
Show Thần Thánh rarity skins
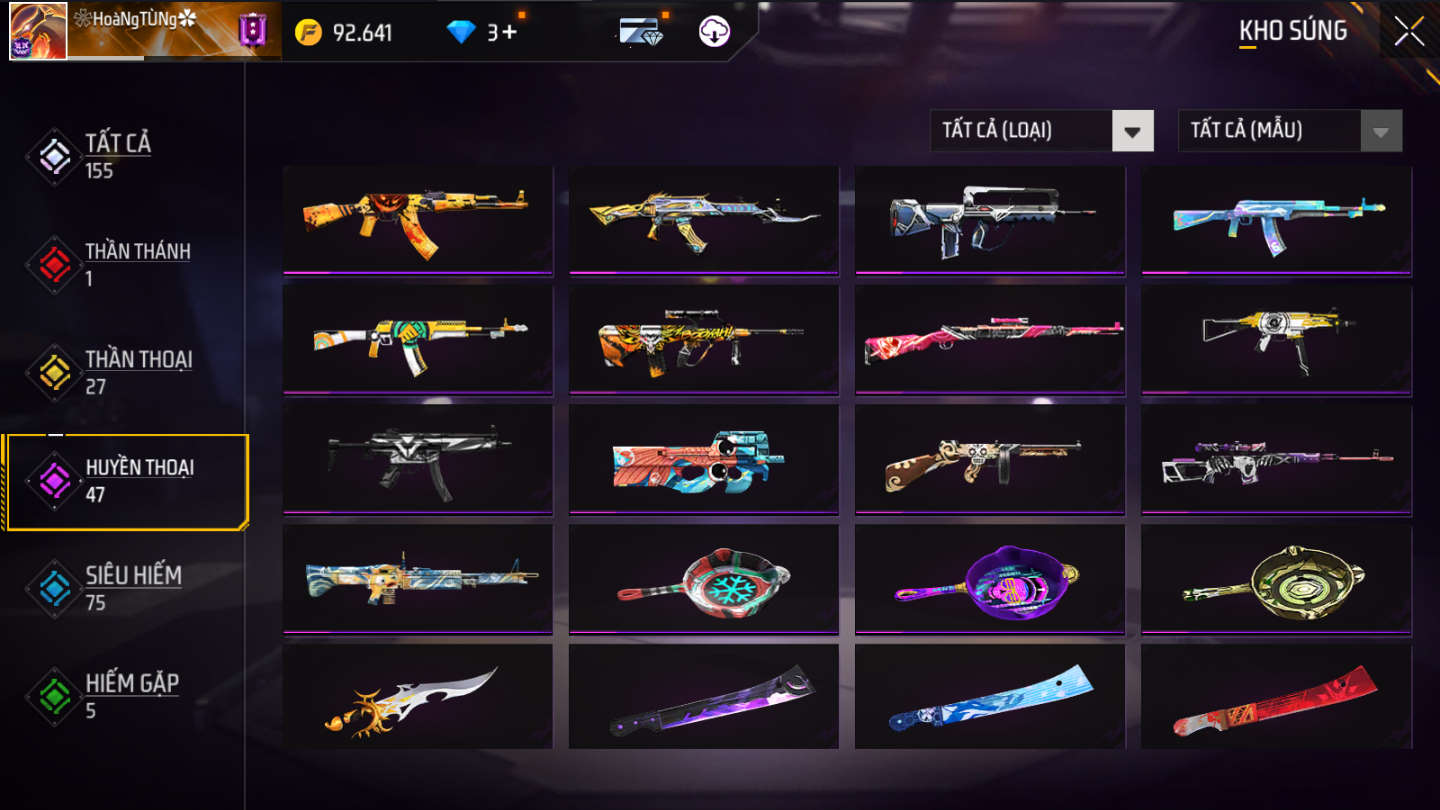click(x=136, y=264)
